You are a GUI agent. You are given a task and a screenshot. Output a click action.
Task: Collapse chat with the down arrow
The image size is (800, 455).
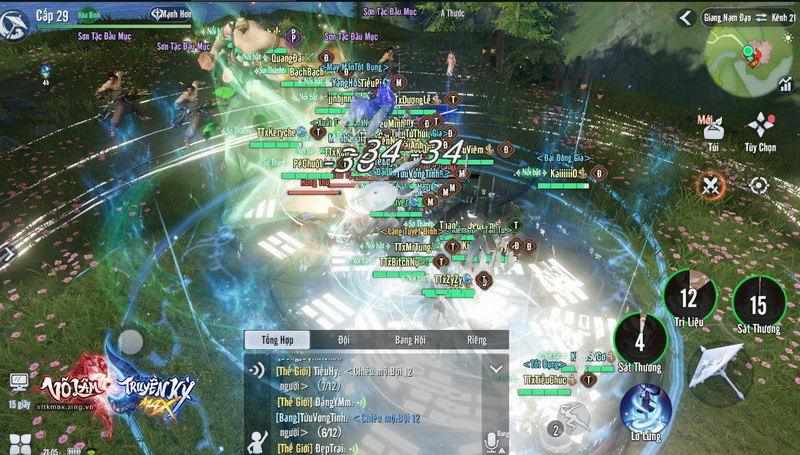[494, 369]
